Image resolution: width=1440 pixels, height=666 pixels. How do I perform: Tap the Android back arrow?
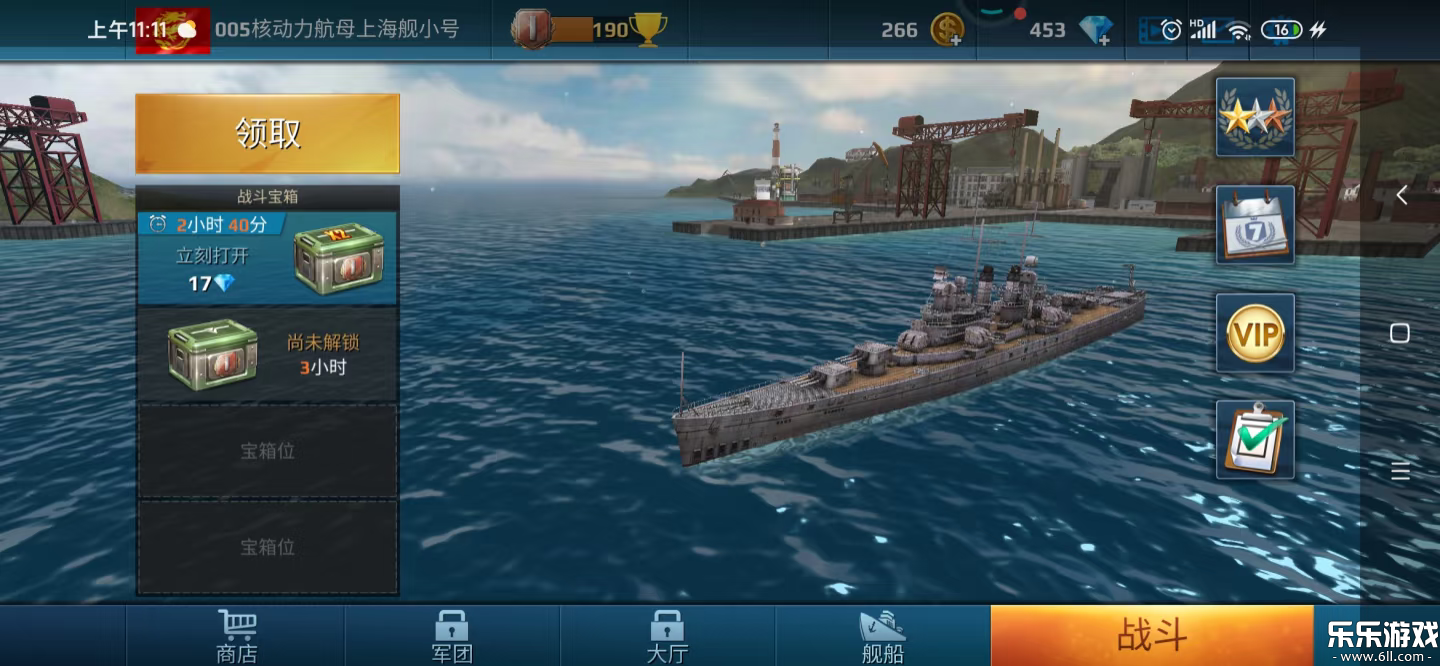[x=1401, y=195]
